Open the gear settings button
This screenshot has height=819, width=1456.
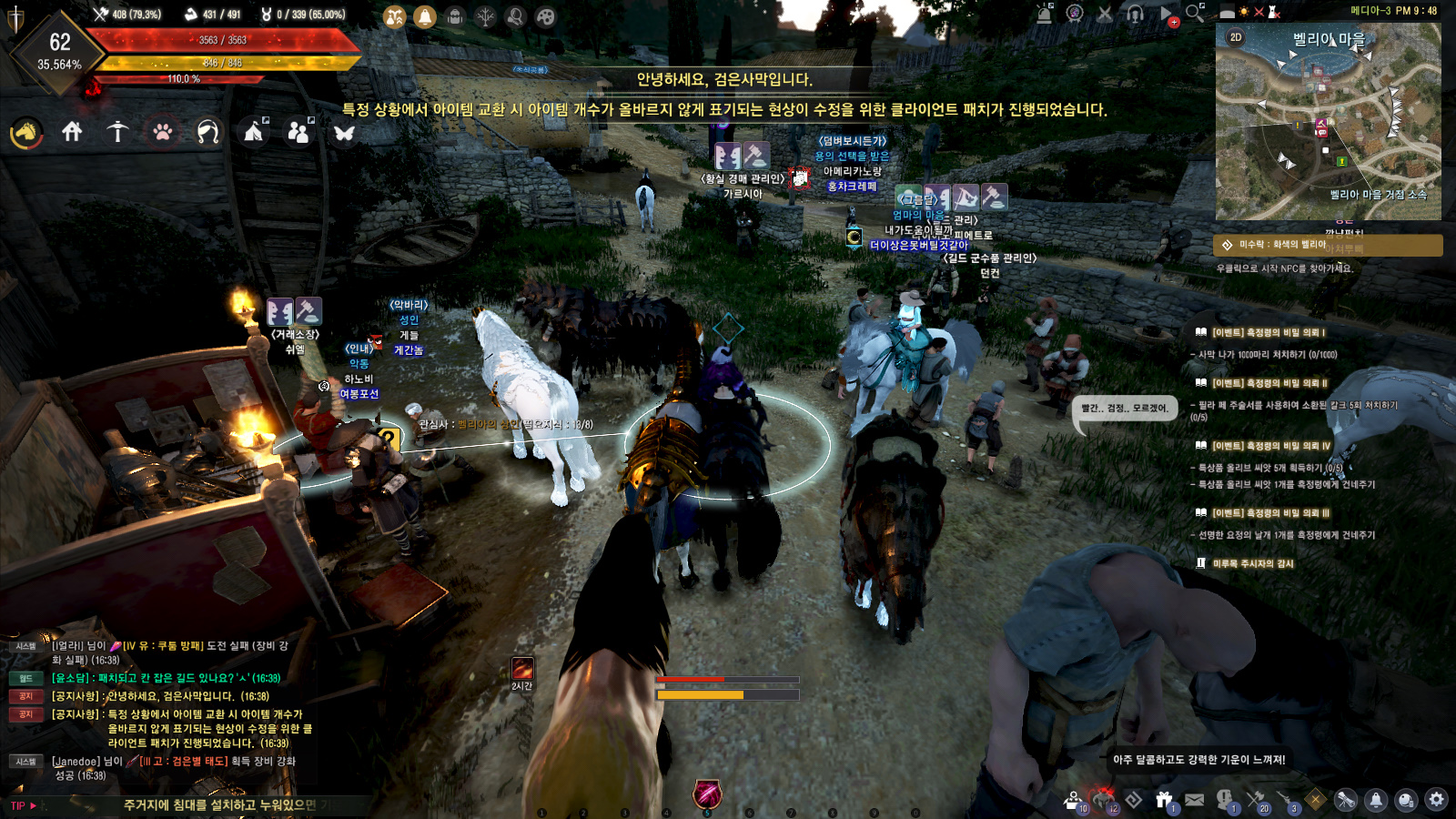(1436, 800)
